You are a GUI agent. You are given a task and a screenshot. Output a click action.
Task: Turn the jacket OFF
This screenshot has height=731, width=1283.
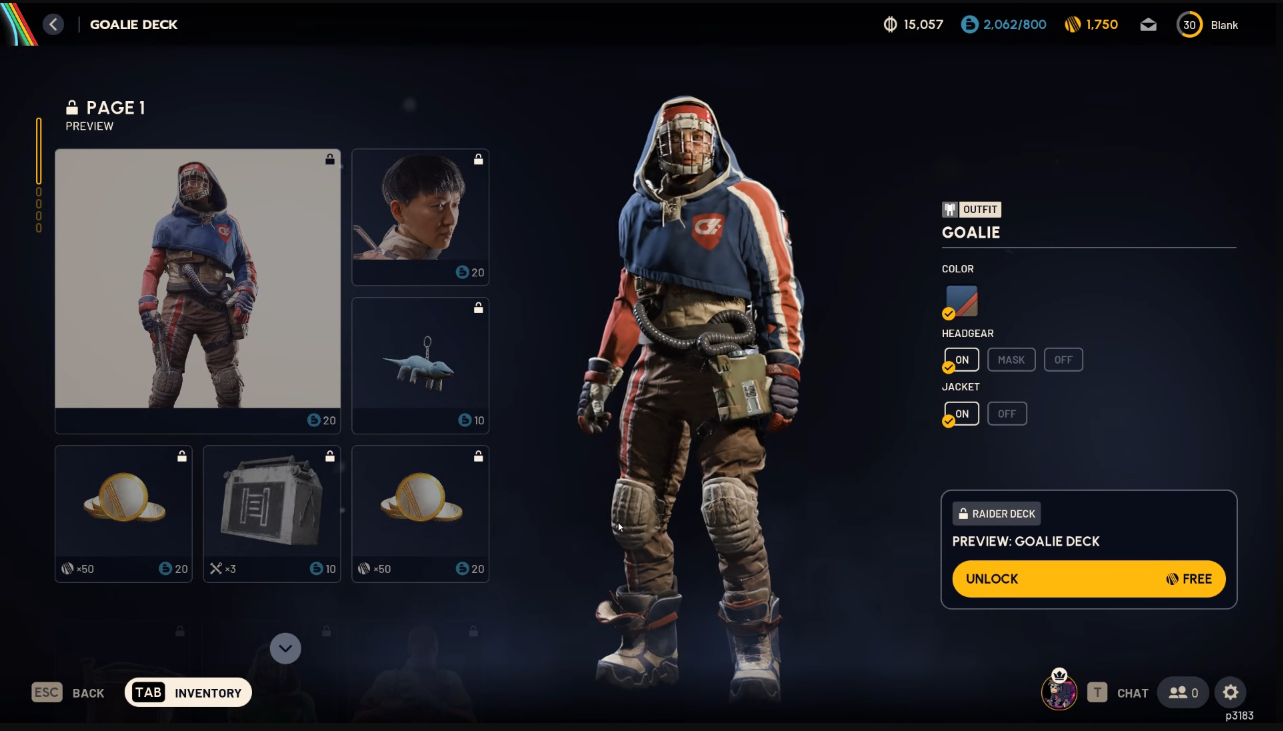point(1007,414)
